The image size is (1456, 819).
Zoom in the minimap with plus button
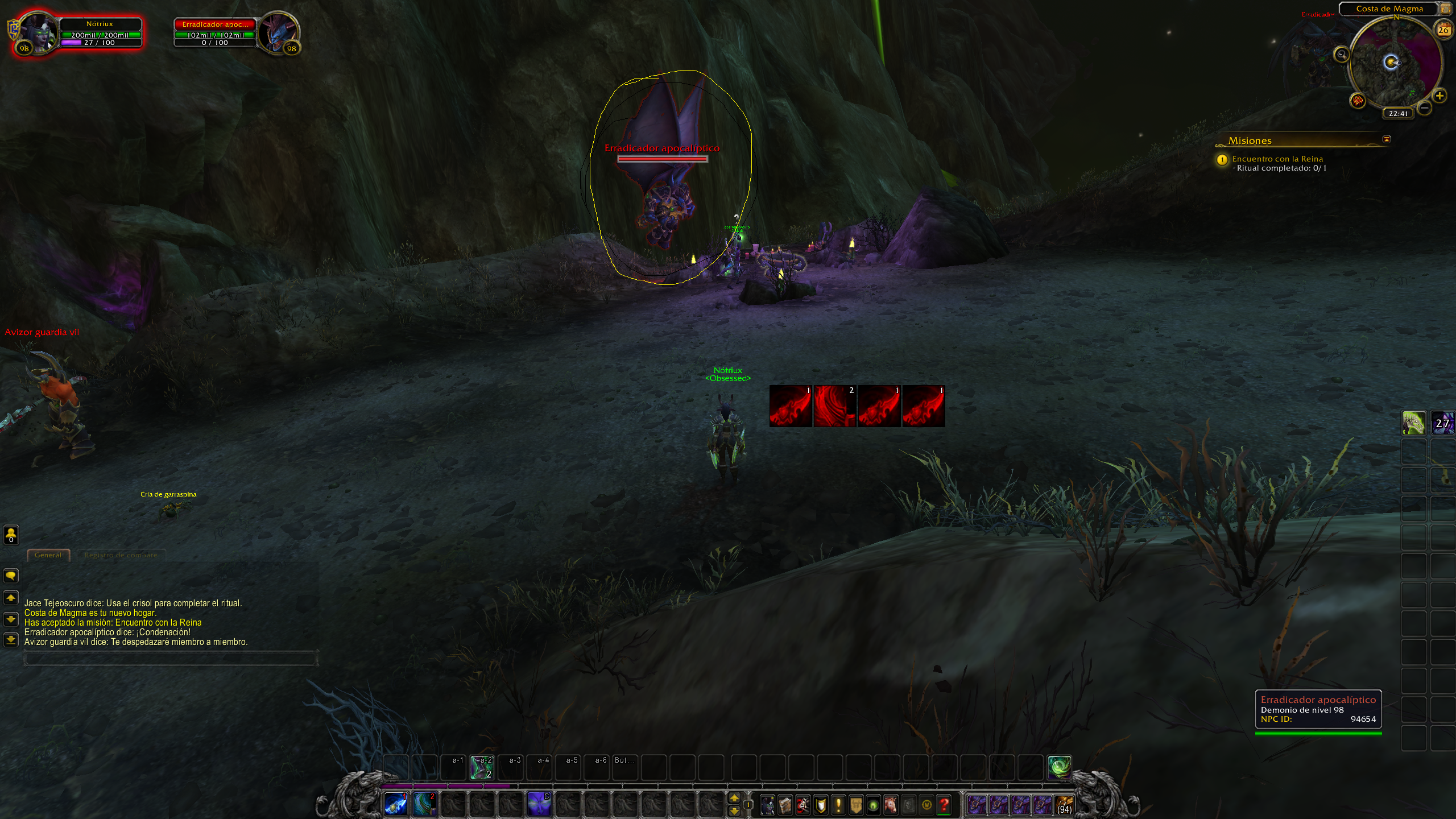point(1440,96)
